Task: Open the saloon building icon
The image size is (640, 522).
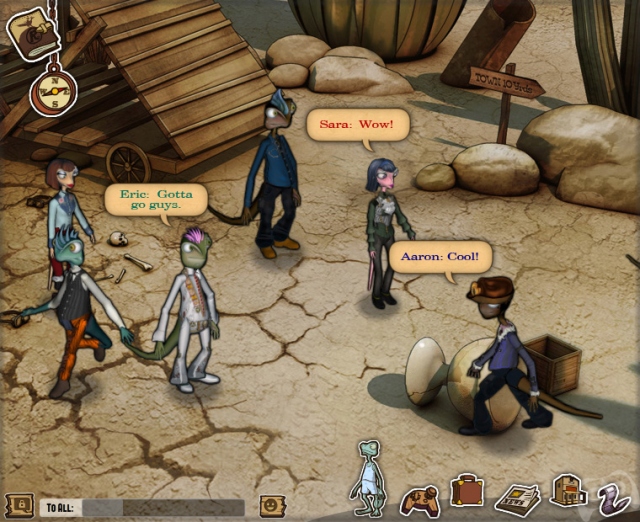Action: (567, 492)
